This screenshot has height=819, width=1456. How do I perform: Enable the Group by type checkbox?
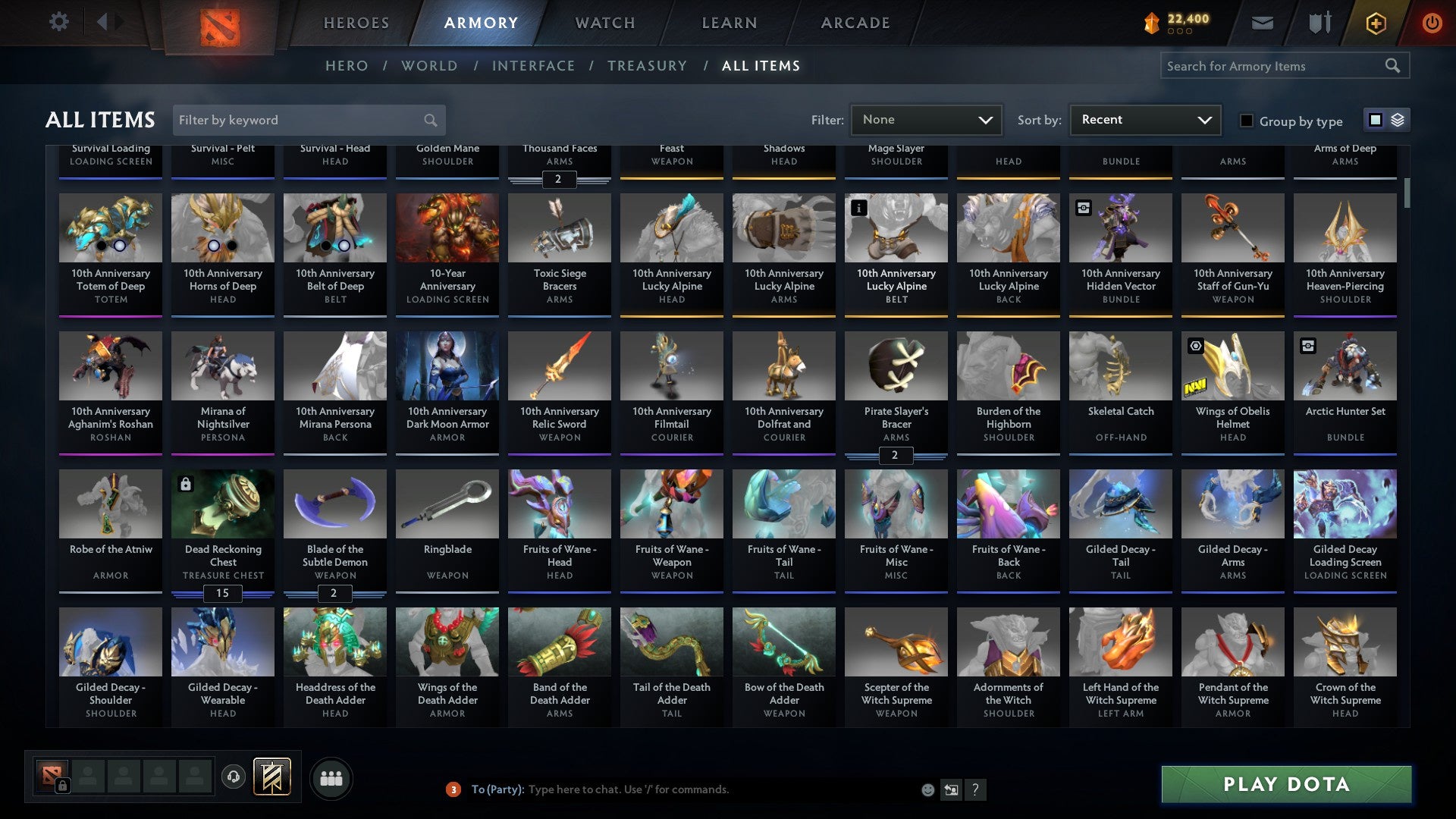pos(1247,121)
